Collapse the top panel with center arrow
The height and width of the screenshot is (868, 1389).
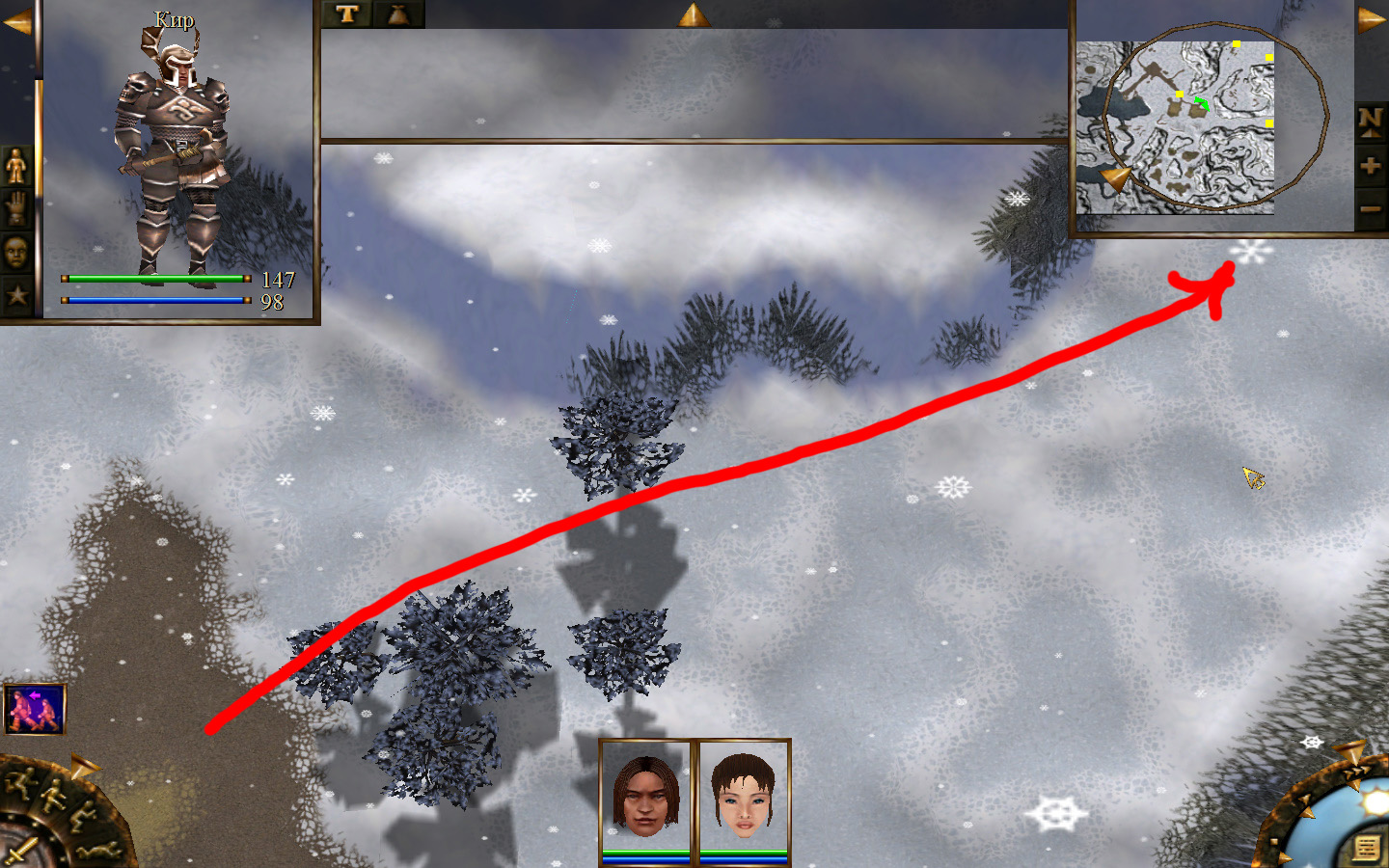tap(694, 14)
